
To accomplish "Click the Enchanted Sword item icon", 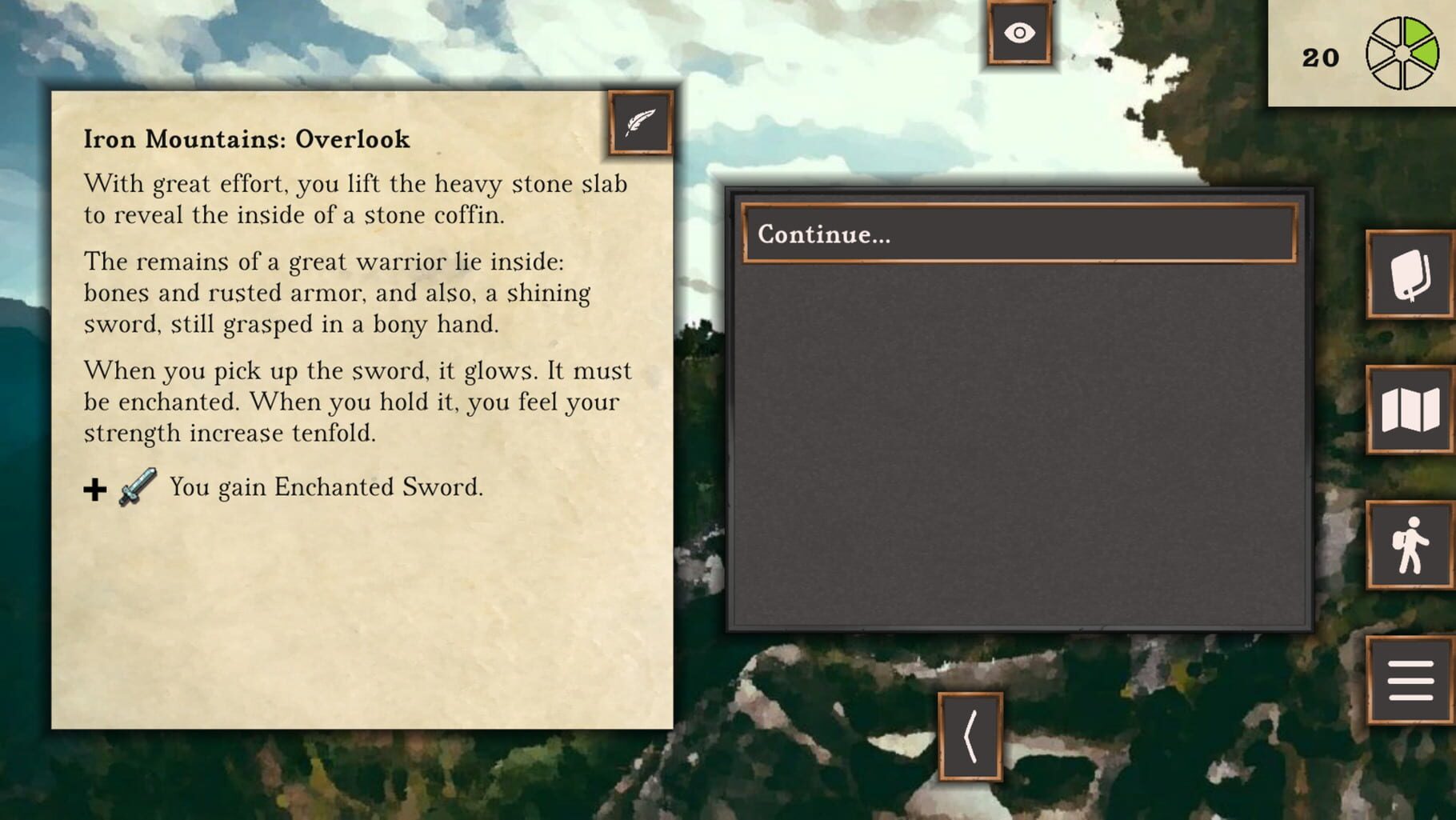I will (136, 486).
